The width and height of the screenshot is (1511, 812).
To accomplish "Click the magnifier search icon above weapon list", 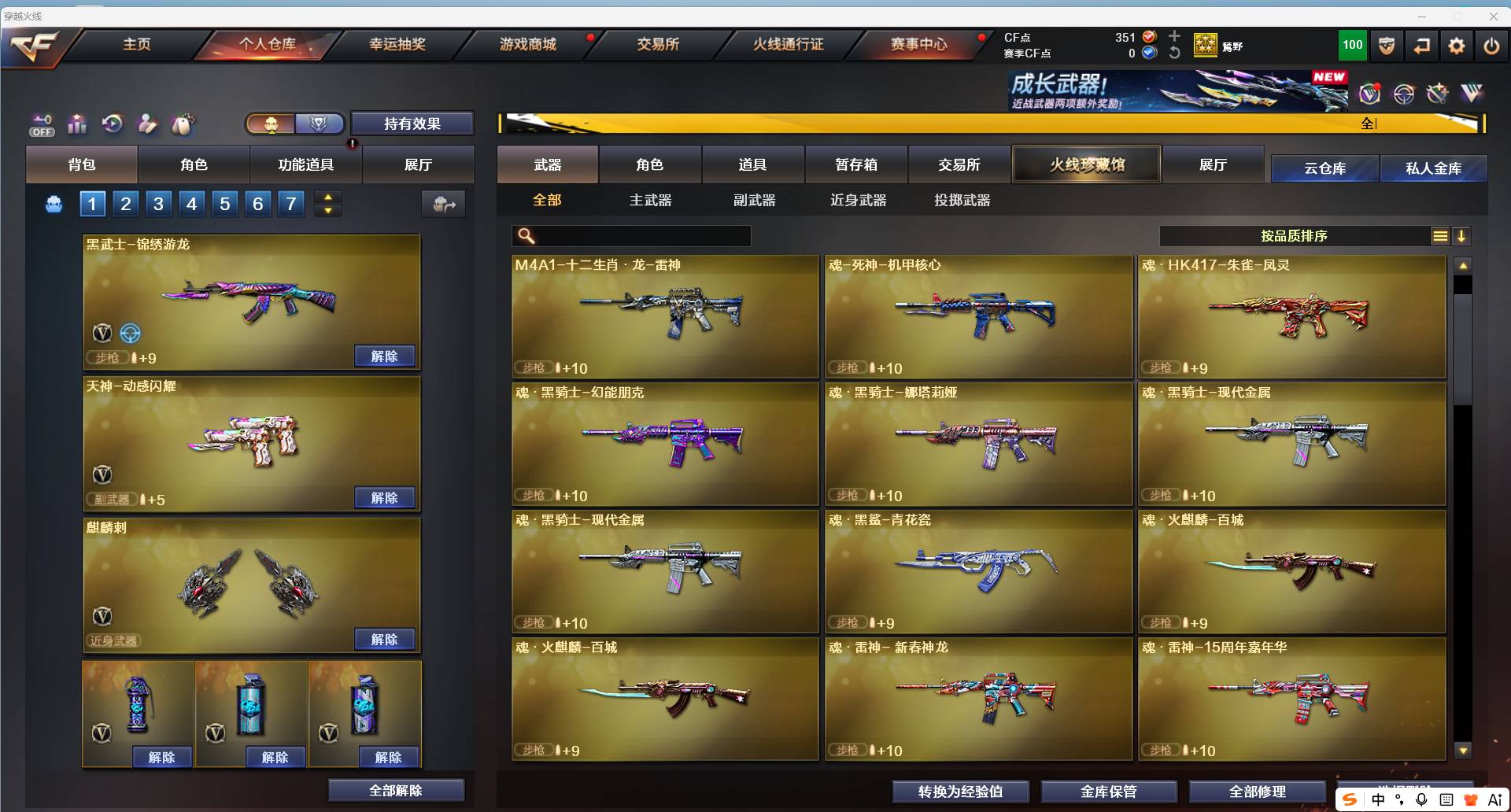I will 526,235.
